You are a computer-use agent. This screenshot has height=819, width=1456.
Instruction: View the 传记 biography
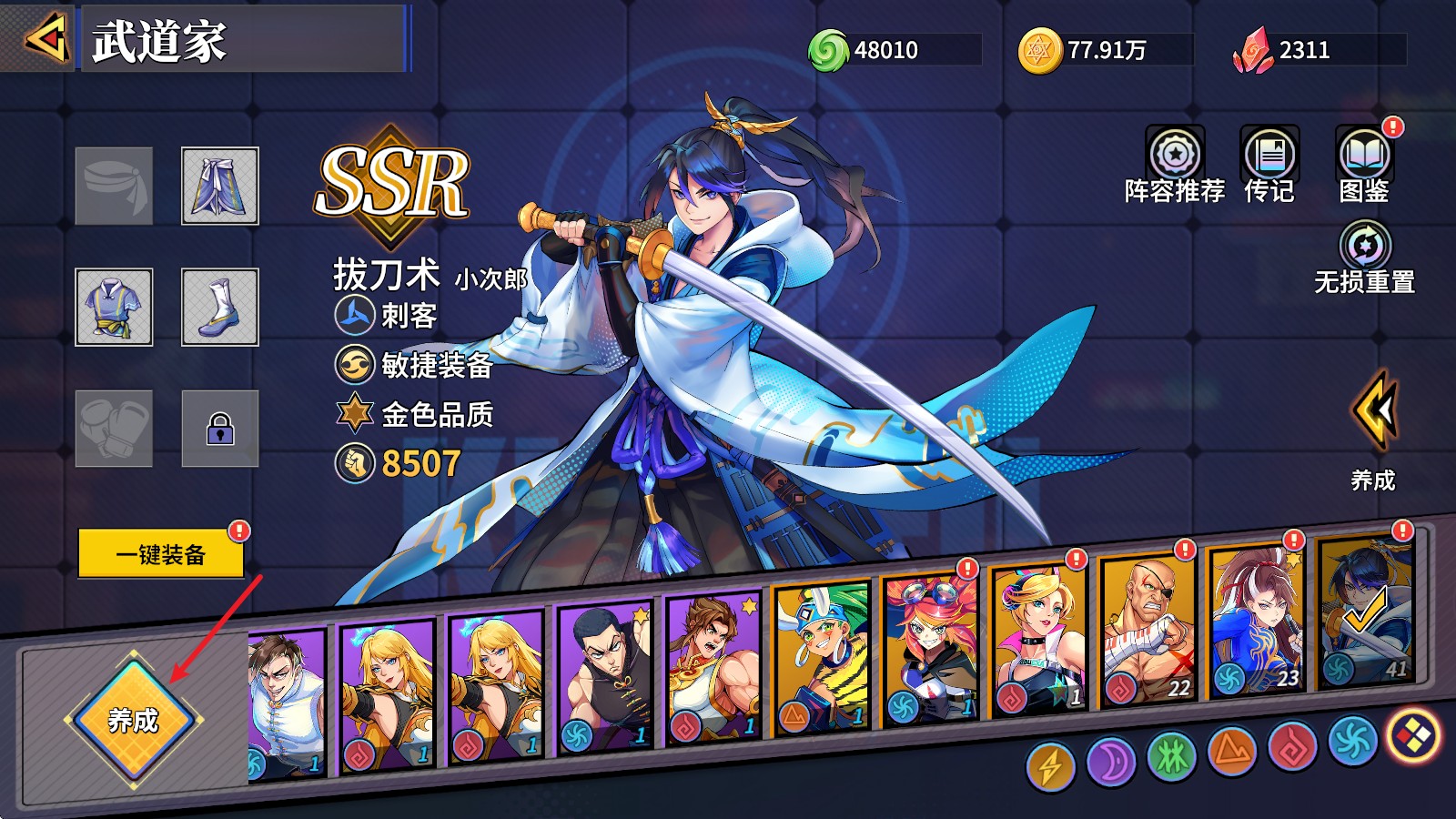(1269, 165)
